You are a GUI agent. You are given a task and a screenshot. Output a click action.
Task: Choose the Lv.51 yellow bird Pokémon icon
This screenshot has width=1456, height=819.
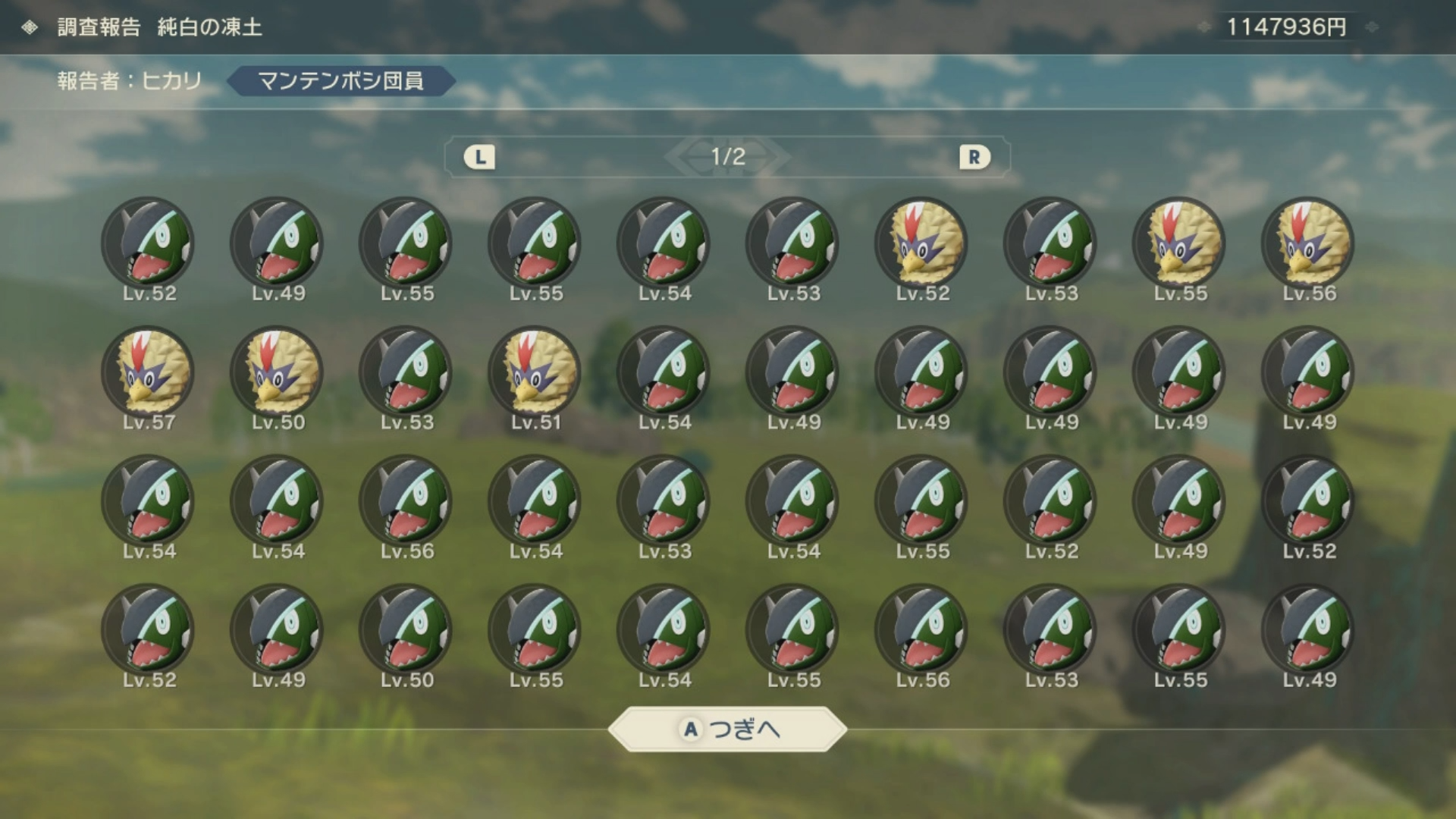point(535,372)
